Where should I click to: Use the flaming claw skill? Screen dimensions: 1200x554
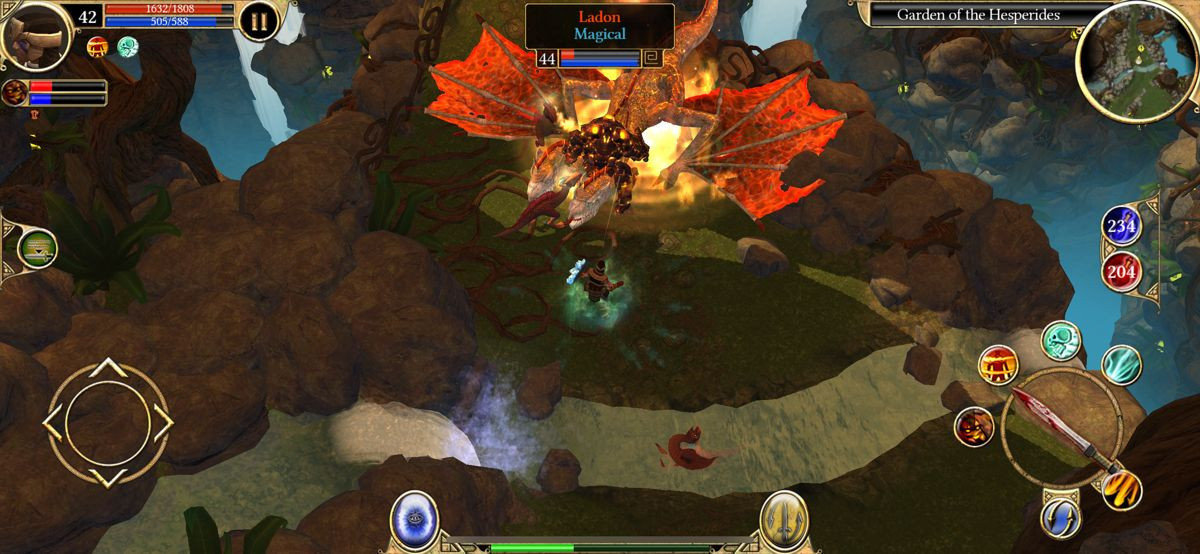(x=1122, y=489)
